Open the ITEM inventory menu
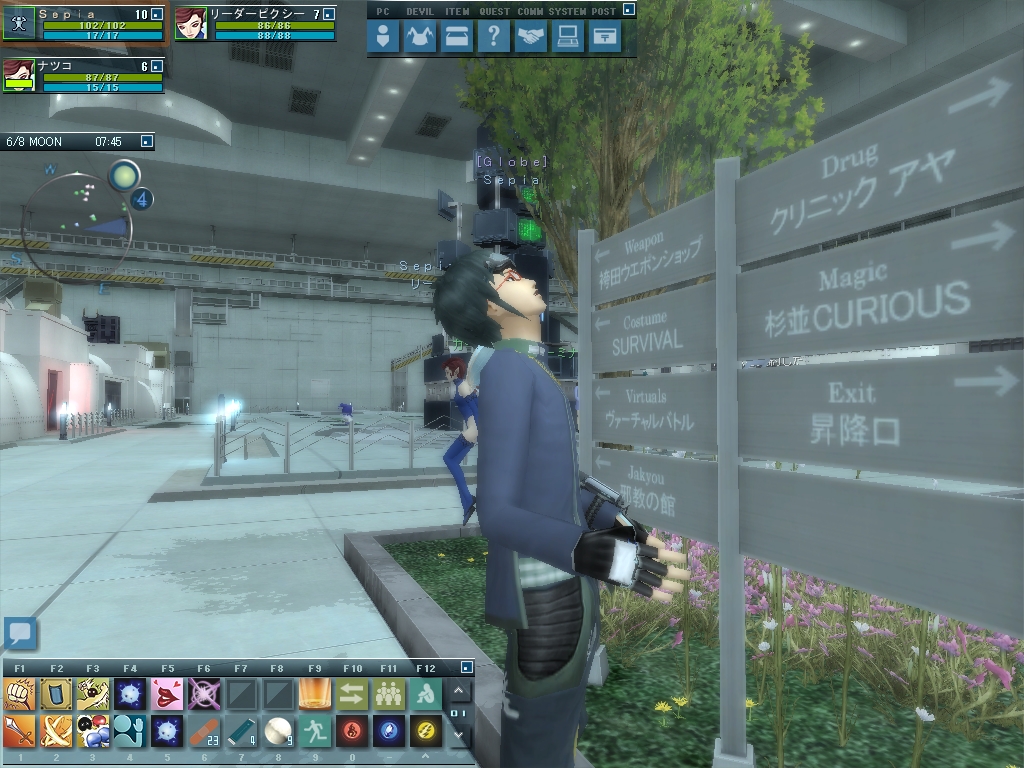 point(457,37)
